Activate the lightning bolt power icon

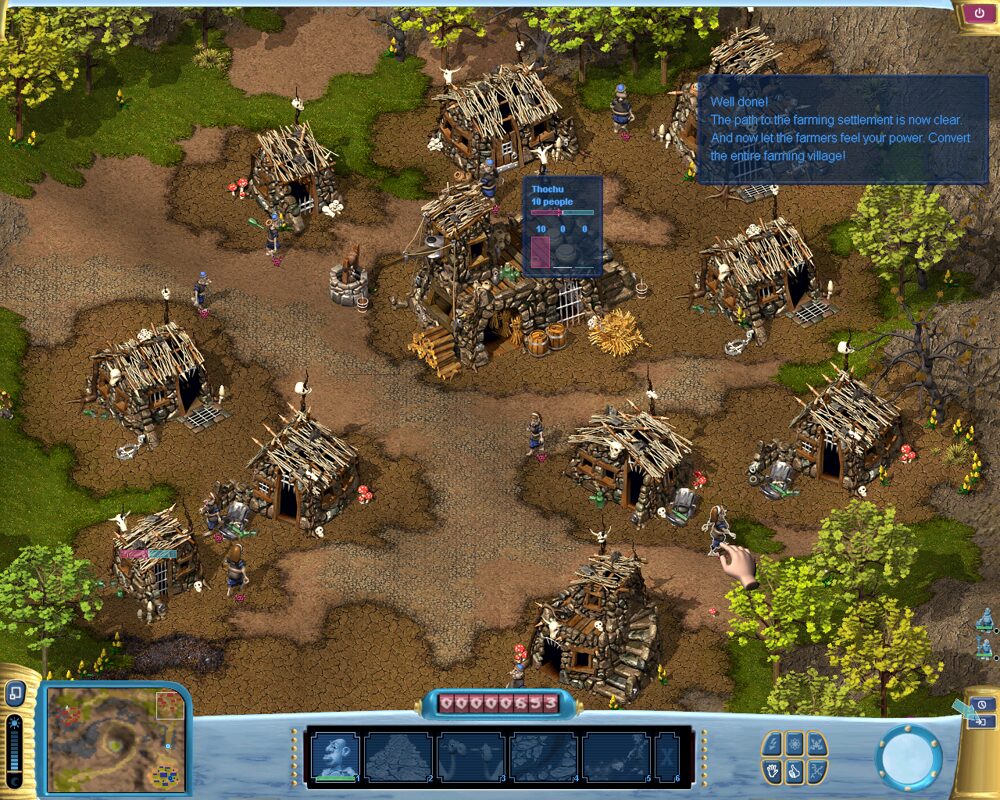click(772, 744)
